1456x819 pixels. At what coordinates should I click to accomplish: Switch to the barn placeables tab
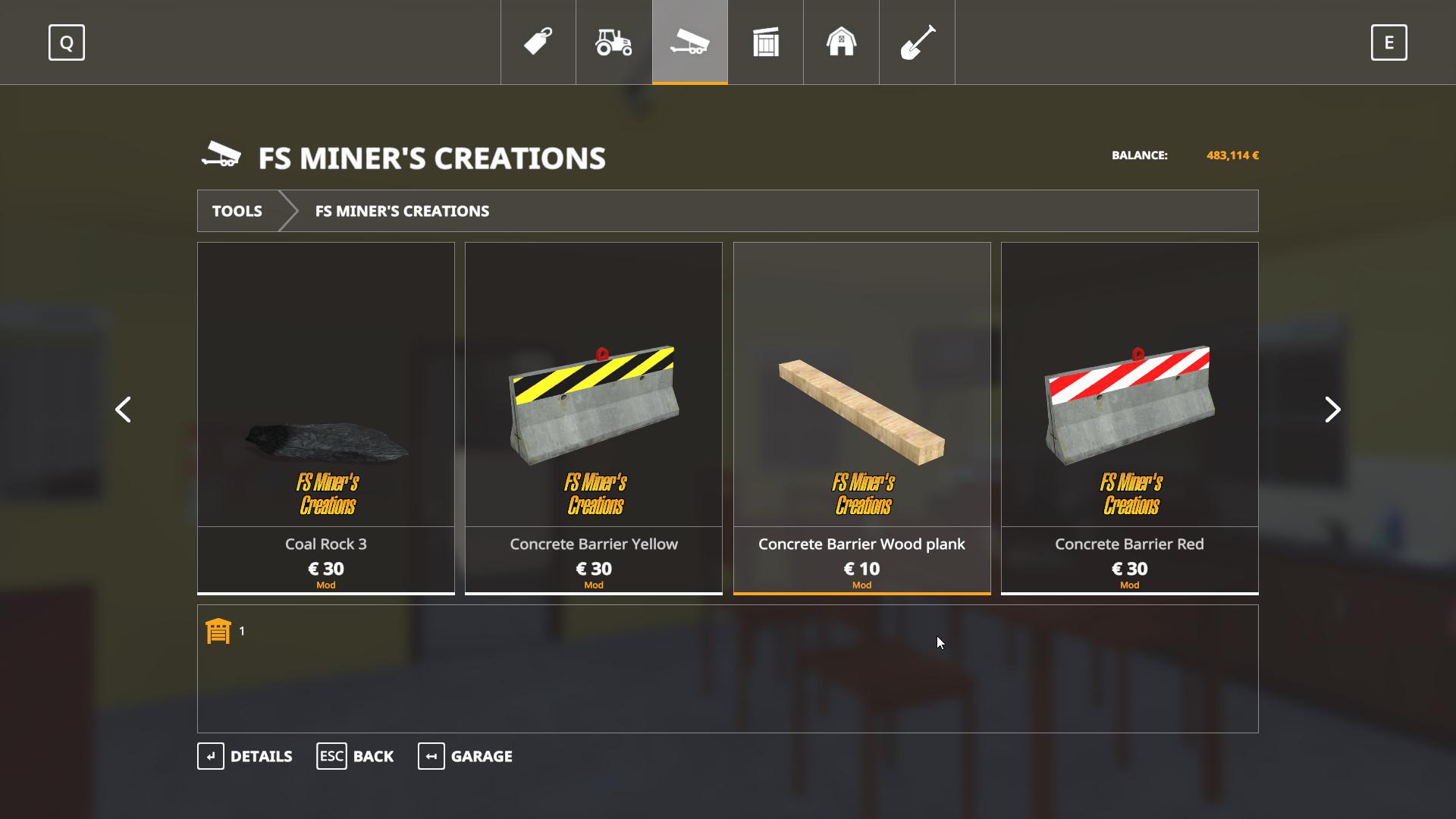tap(841, 42)
